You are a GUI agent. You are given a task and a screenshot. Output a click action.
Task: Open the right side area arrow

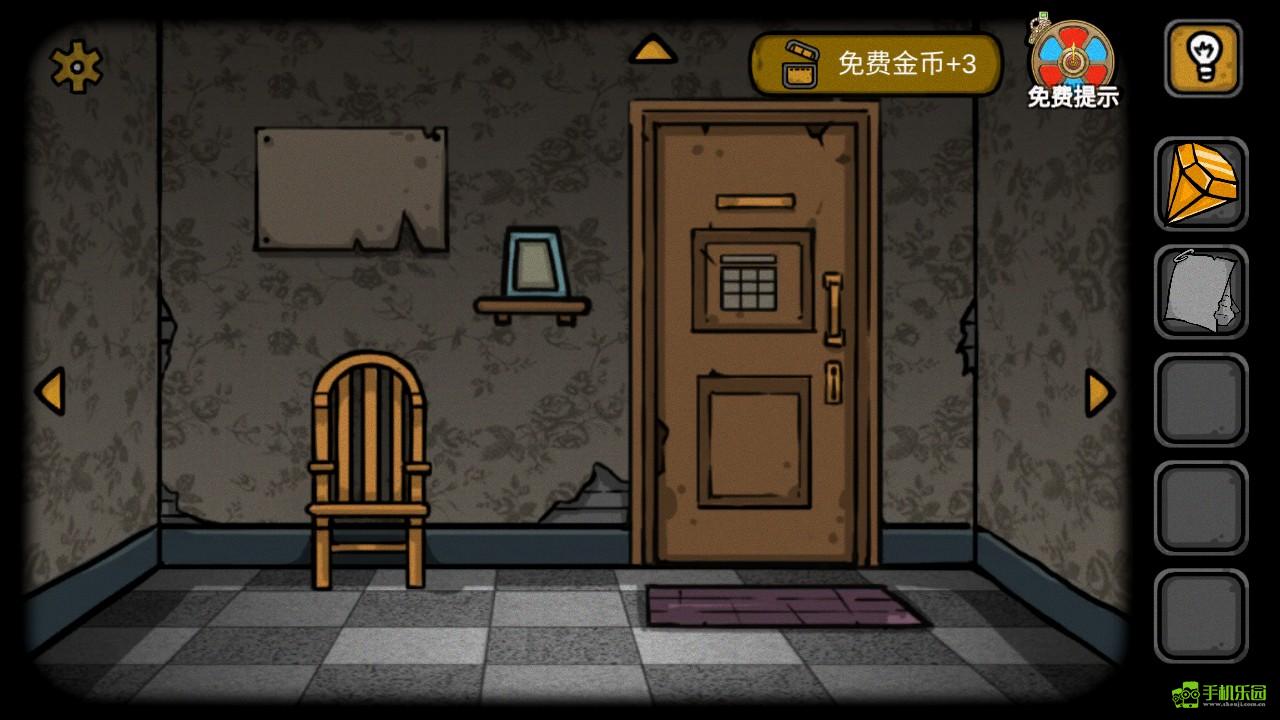coord(1099,392)
